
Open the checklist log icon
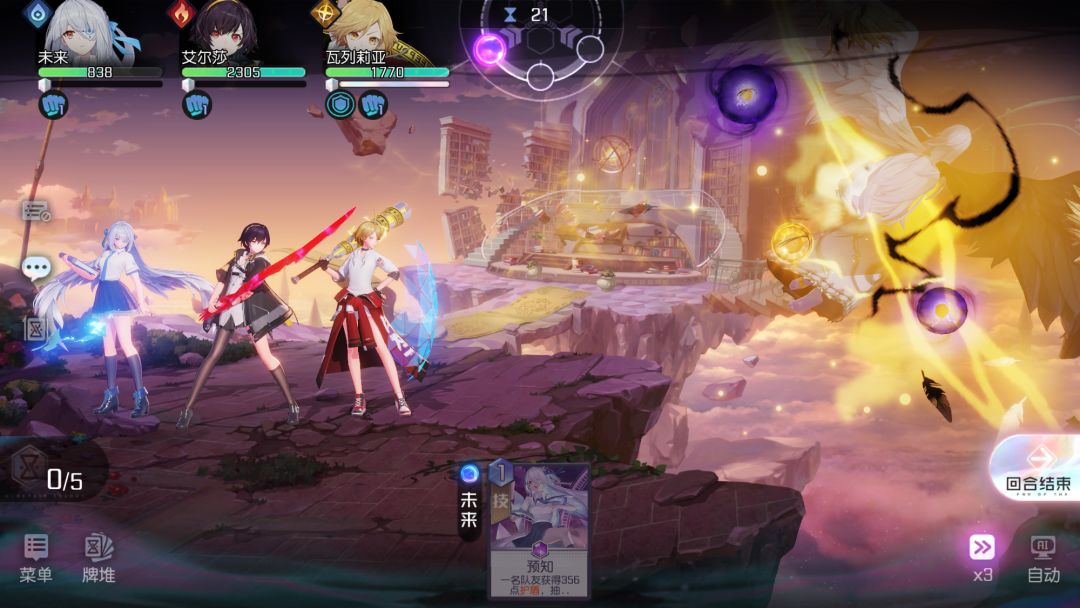[36, 211]
